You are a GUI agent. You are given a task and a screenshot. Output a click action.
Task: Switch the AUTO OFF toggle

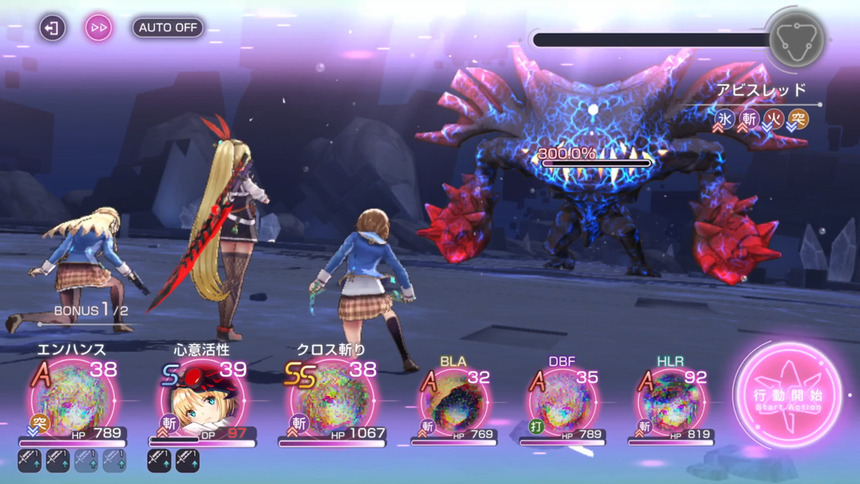click(167, 27)
